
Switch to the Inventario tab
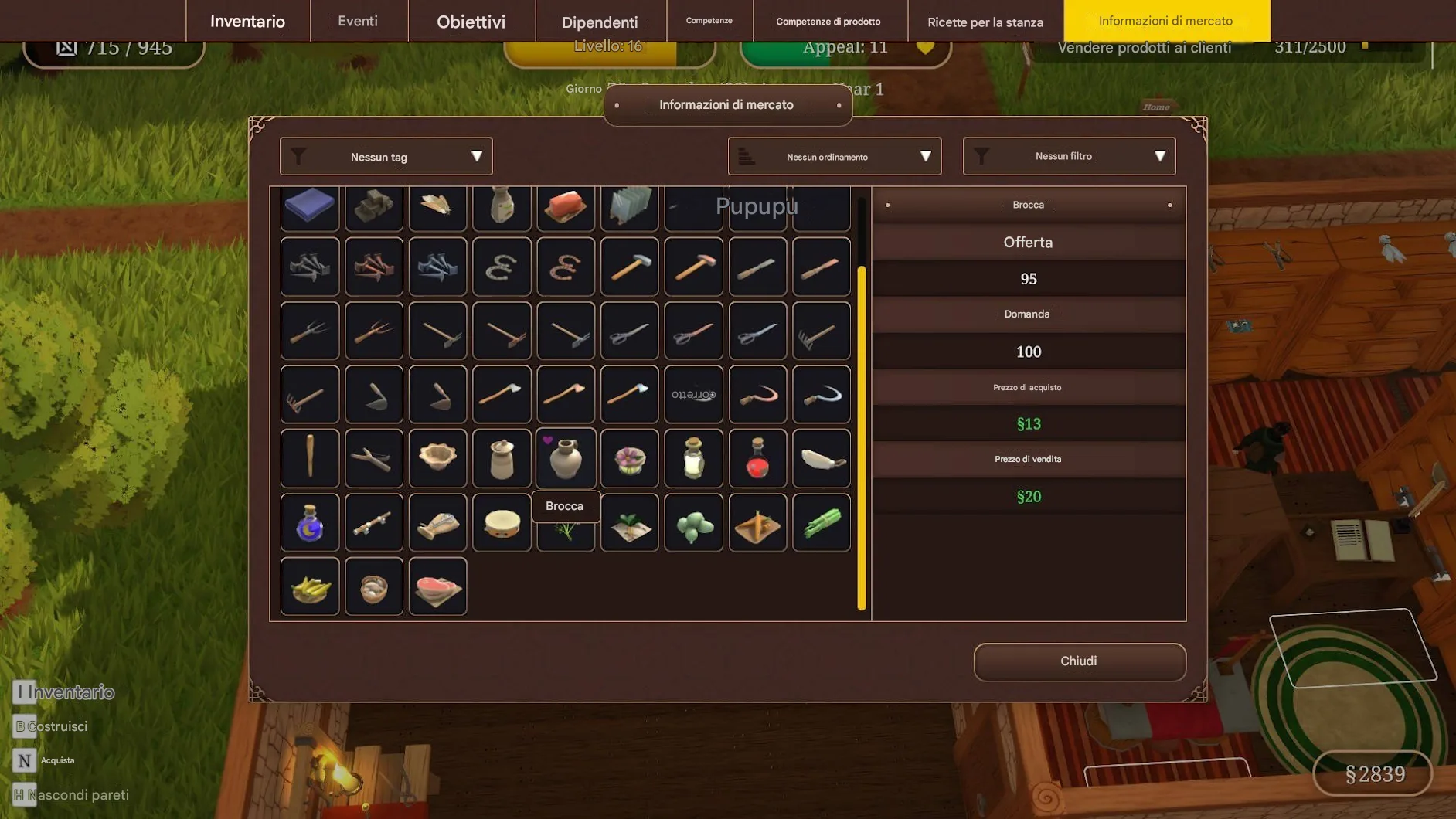click(247, 21)
